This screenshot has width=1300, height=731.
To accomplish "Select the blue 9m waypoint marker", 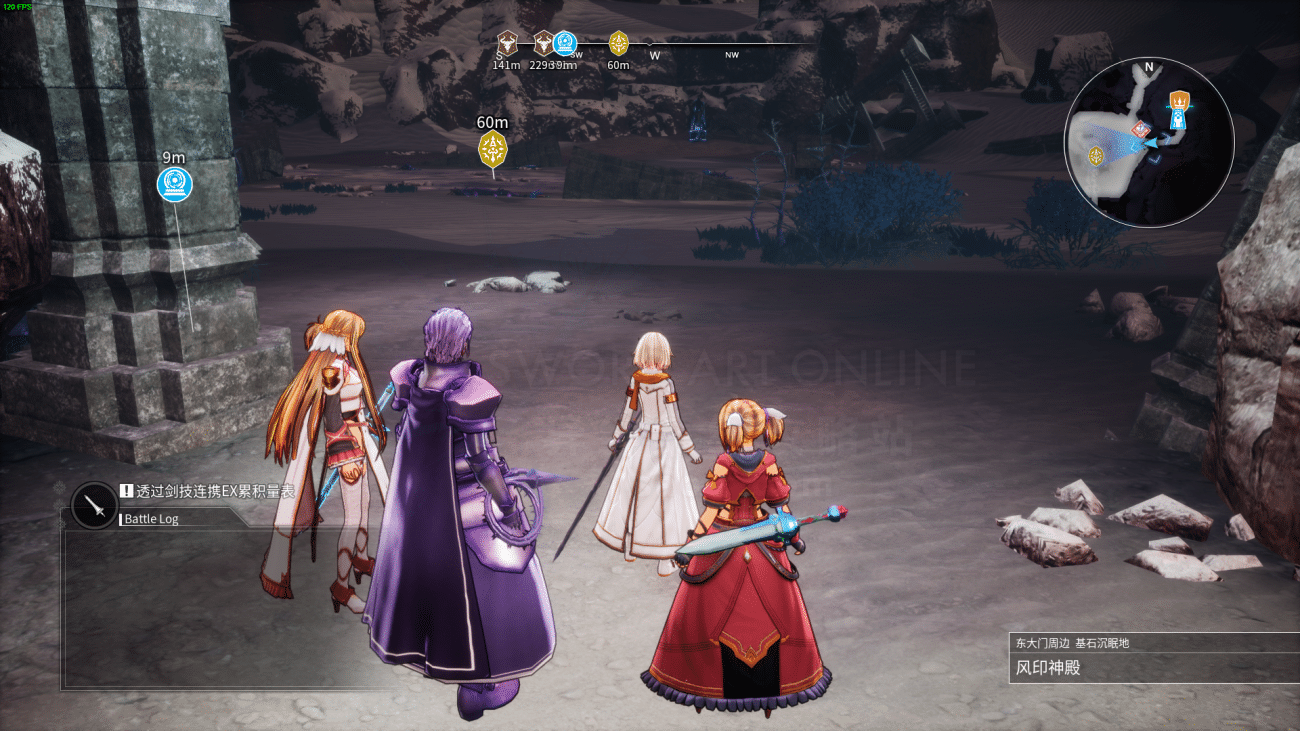I will coord(174,183).
